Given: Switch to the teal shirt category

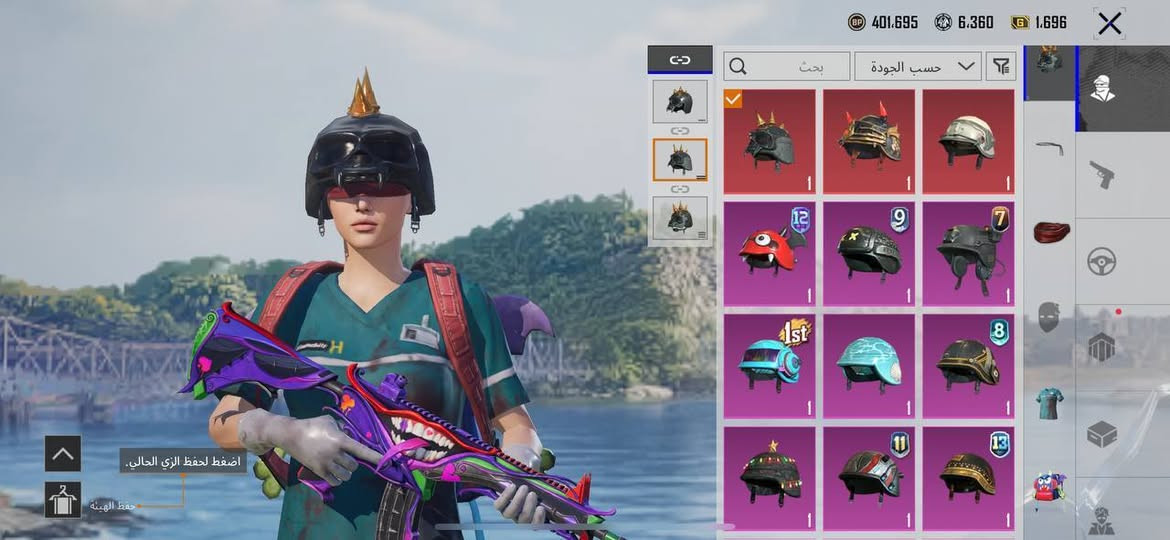Looking at the screenshot, I should tap(1049, 403).
